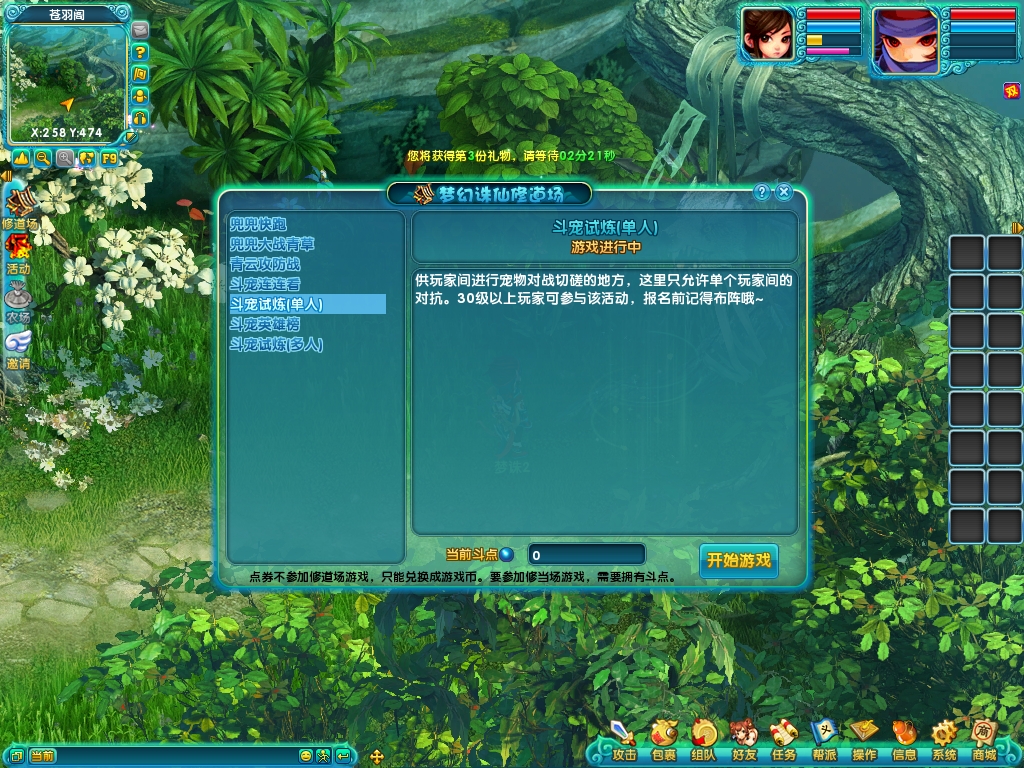1024x768 pixels.
Task: Click the minimap's yellow magnifier zoom button
Action: tap(43, 158)
